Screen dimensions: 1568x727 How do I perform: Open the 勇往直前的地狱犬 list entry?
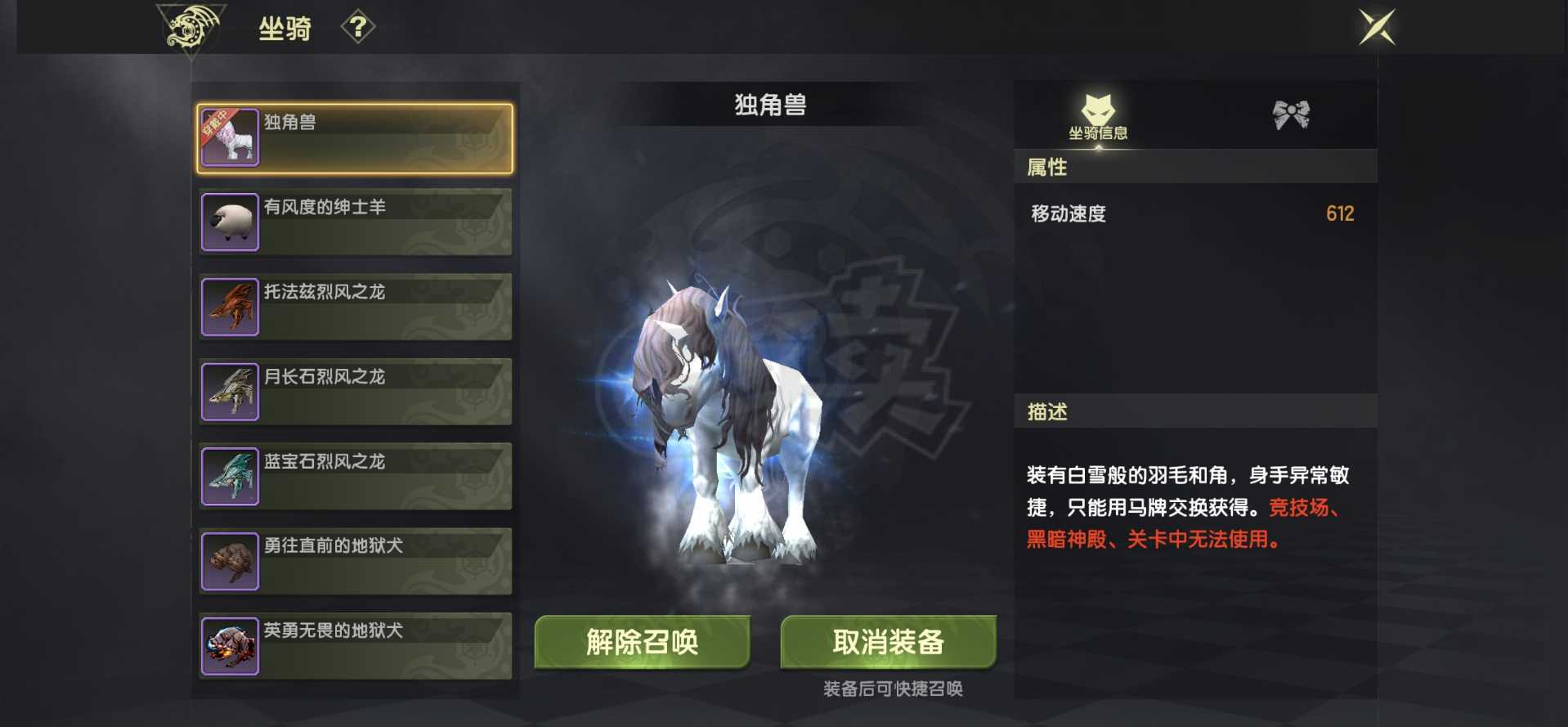355,561
